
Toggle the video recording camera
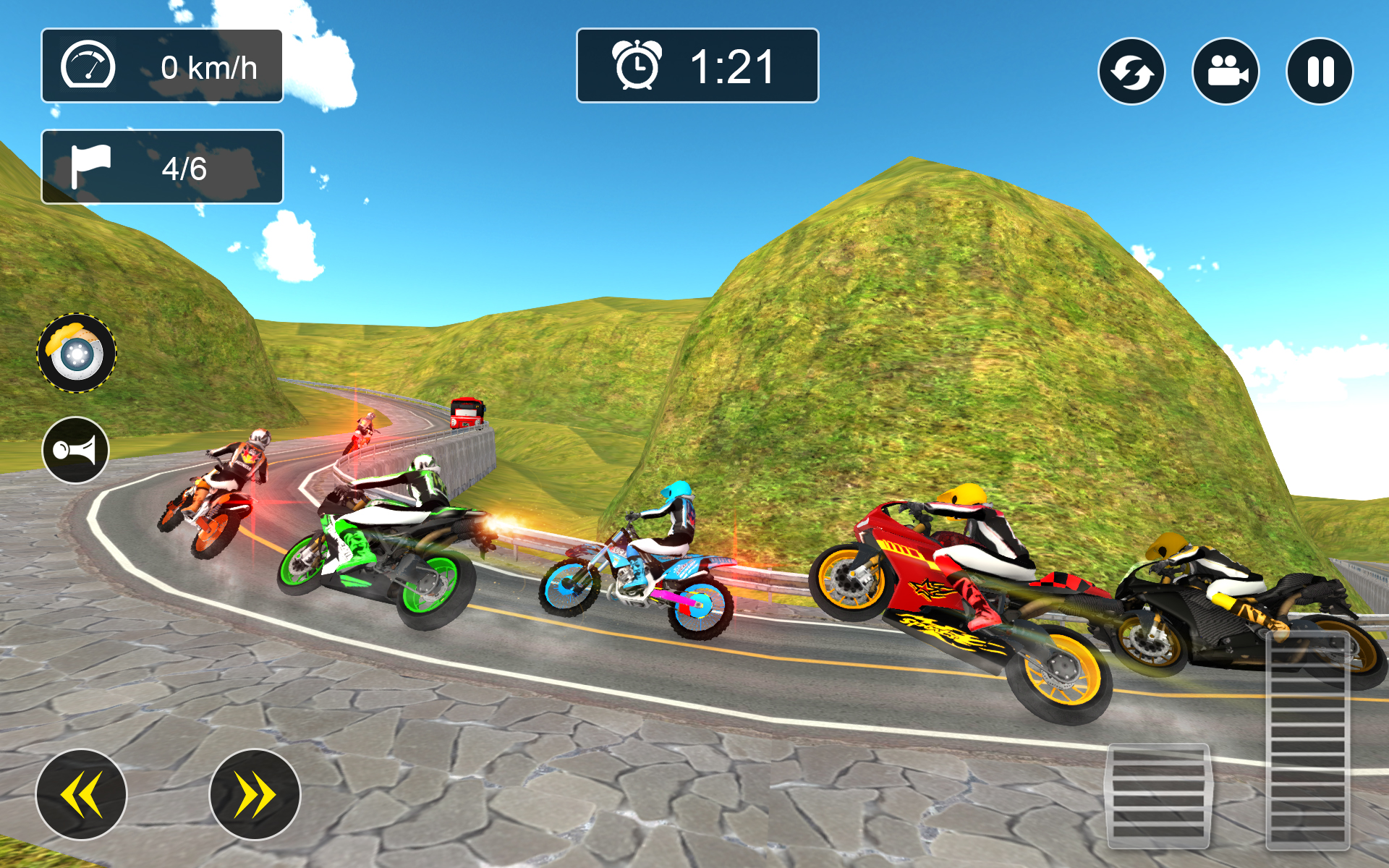coord(1226,70)
